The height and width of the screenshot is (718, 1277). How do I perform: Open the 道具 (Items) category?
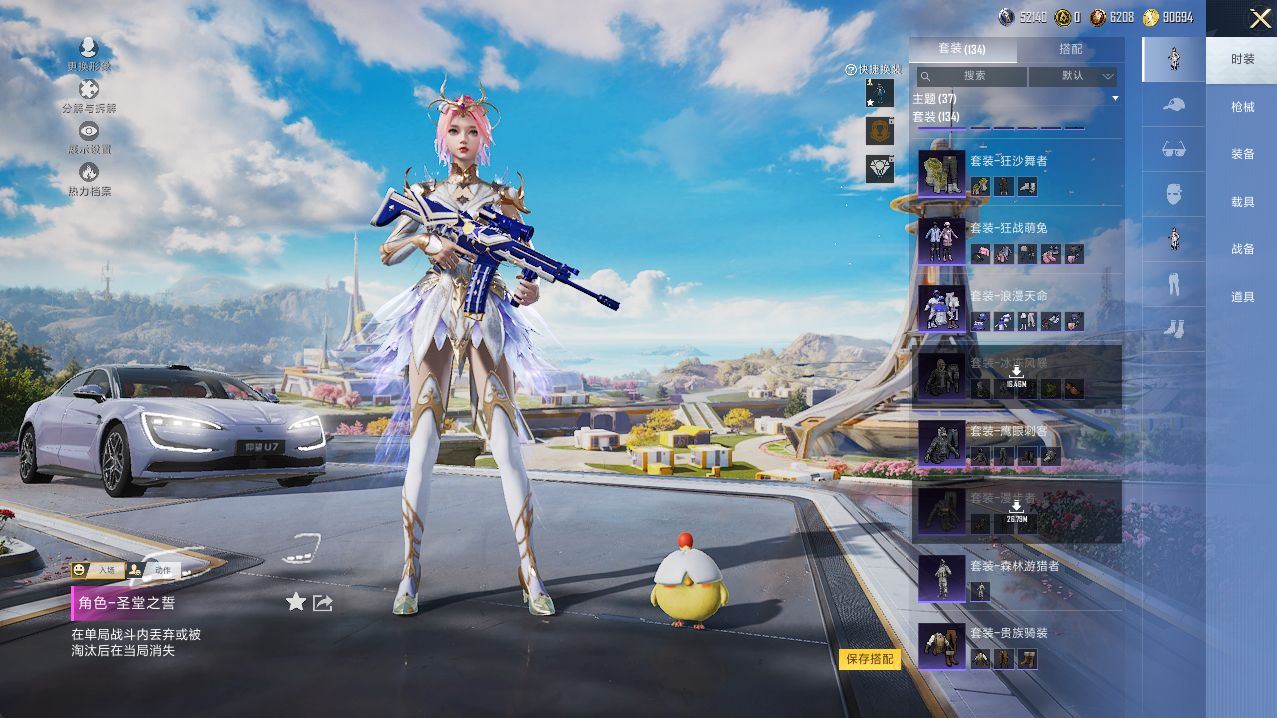[x=1242, y=297]
